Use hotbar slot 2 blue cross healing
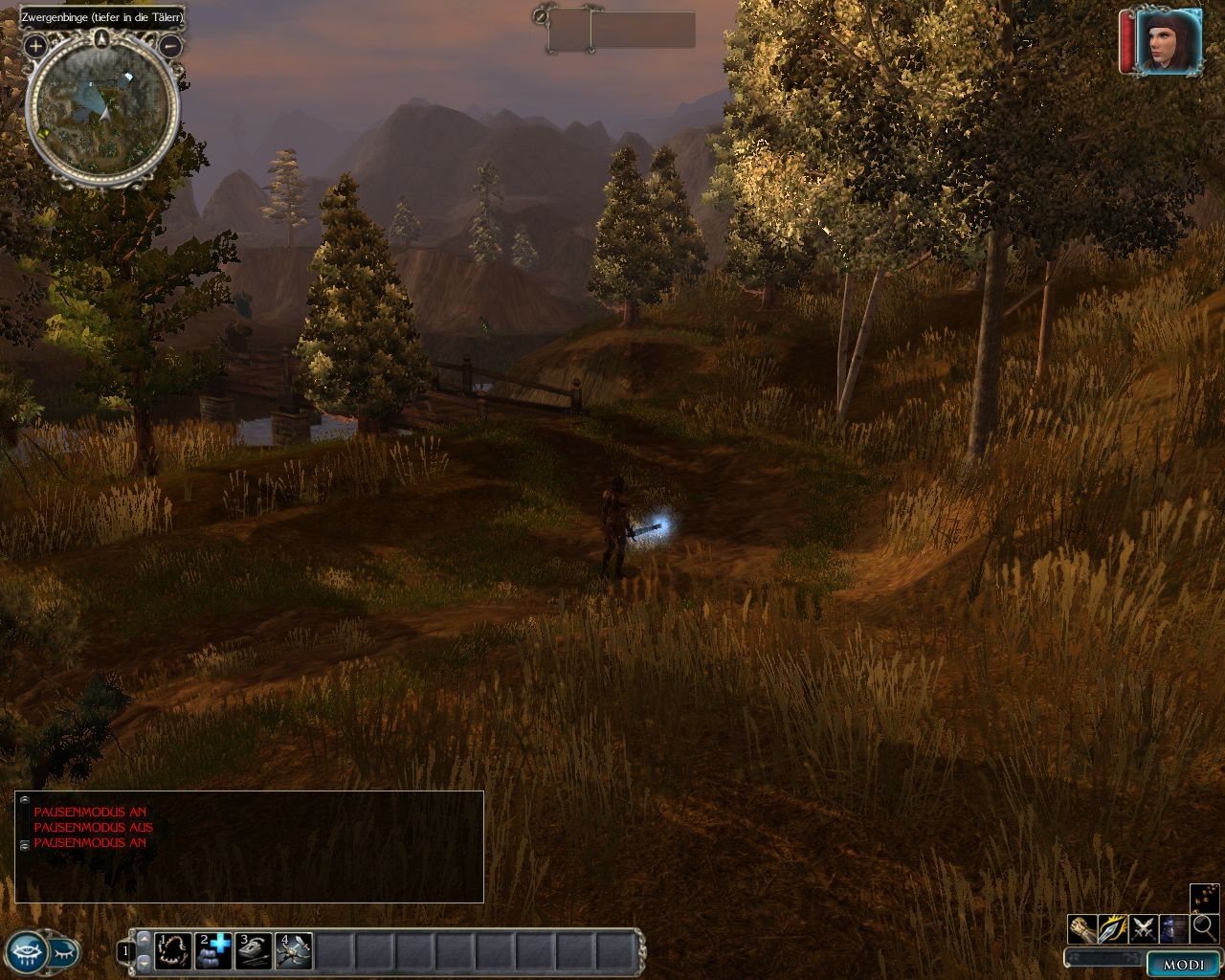 213,949
